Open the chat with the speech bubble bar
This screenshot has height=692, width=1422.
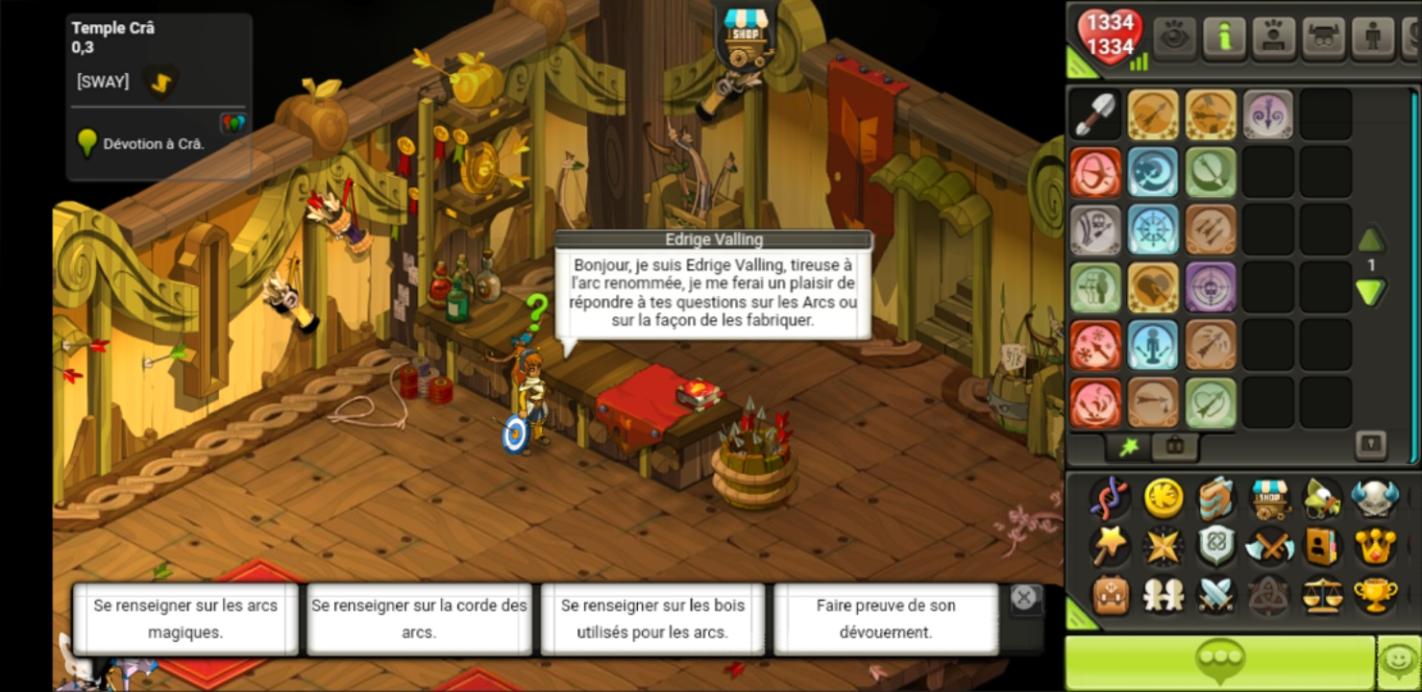click(1218, 660)
